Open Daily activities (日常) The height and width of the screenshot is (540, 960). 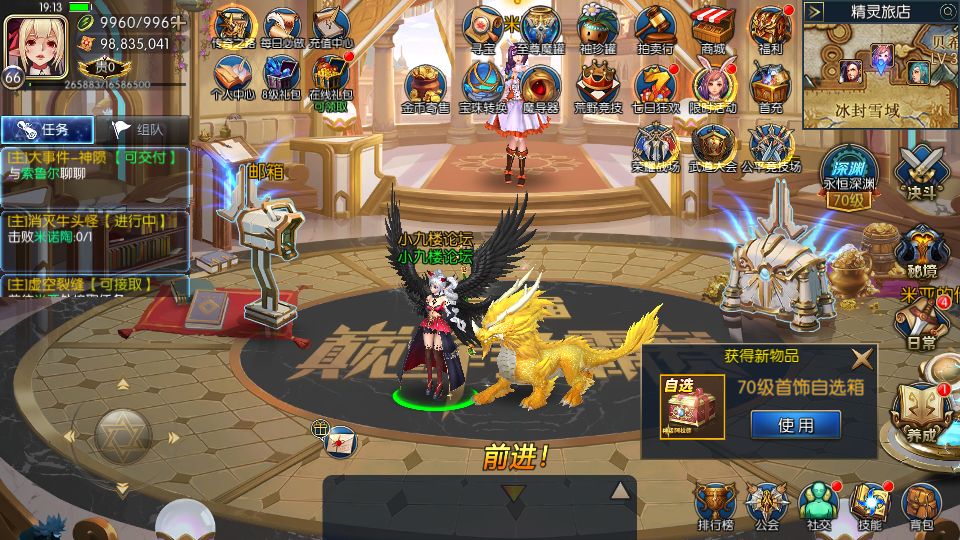(x=921, y=324)
